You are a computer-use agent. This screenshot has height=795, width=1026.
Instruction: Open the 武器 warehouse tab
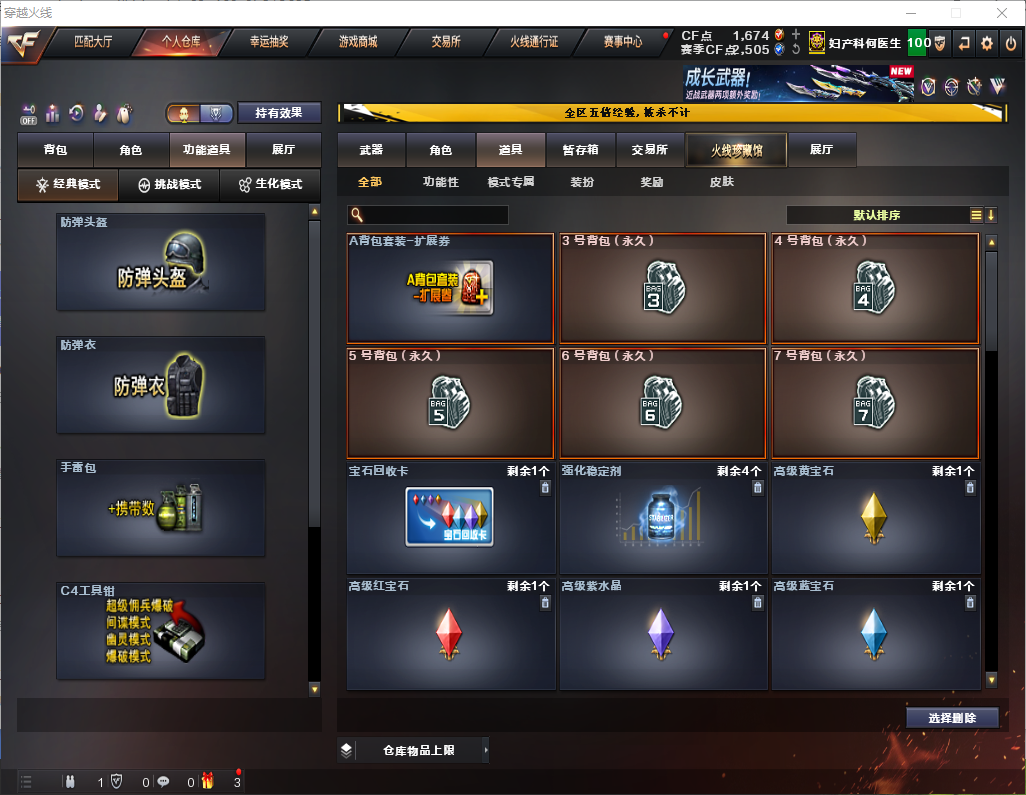(371, 150)
